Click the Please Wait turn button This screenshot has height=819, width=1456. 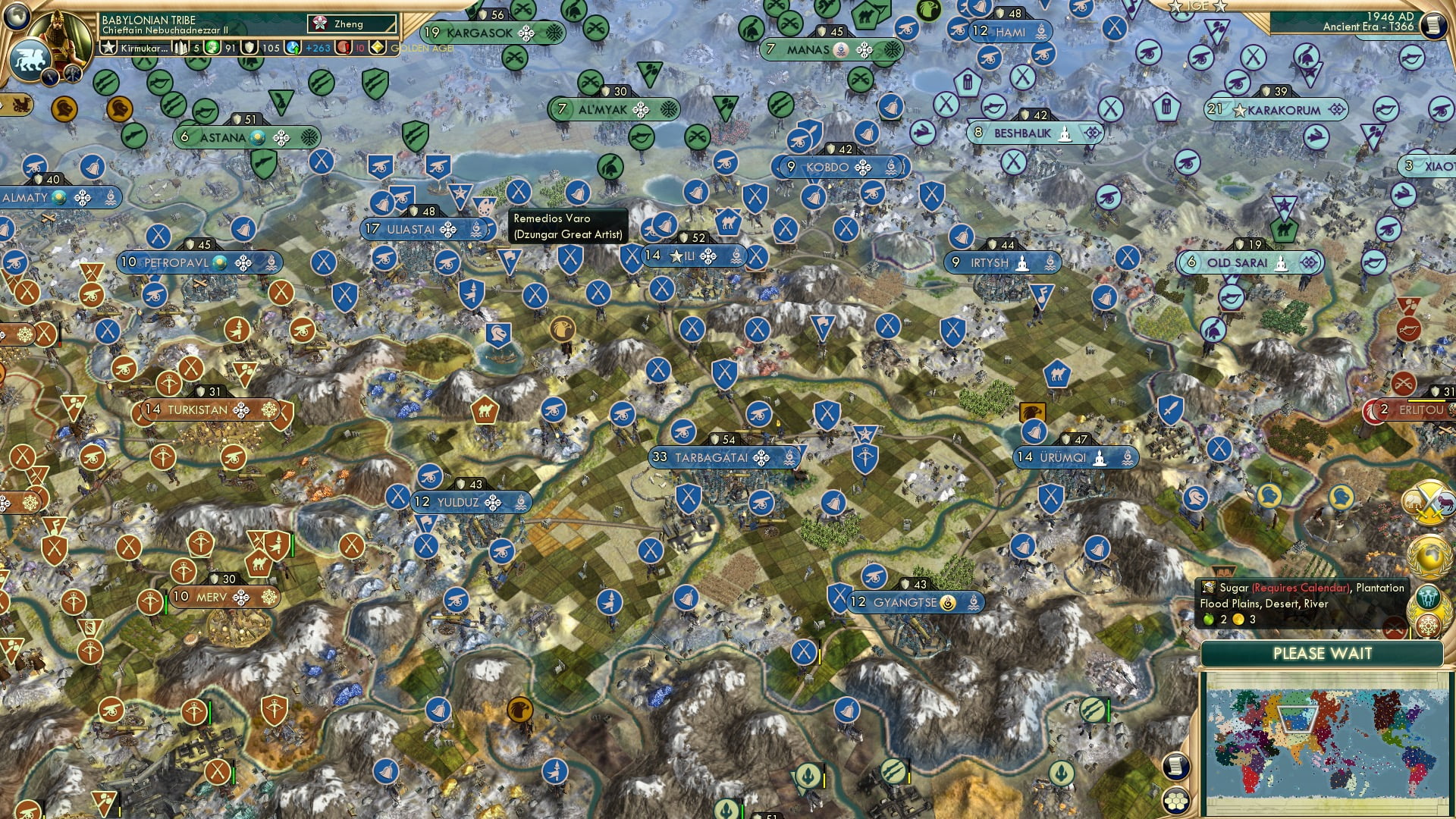[x=1322, y=654]
